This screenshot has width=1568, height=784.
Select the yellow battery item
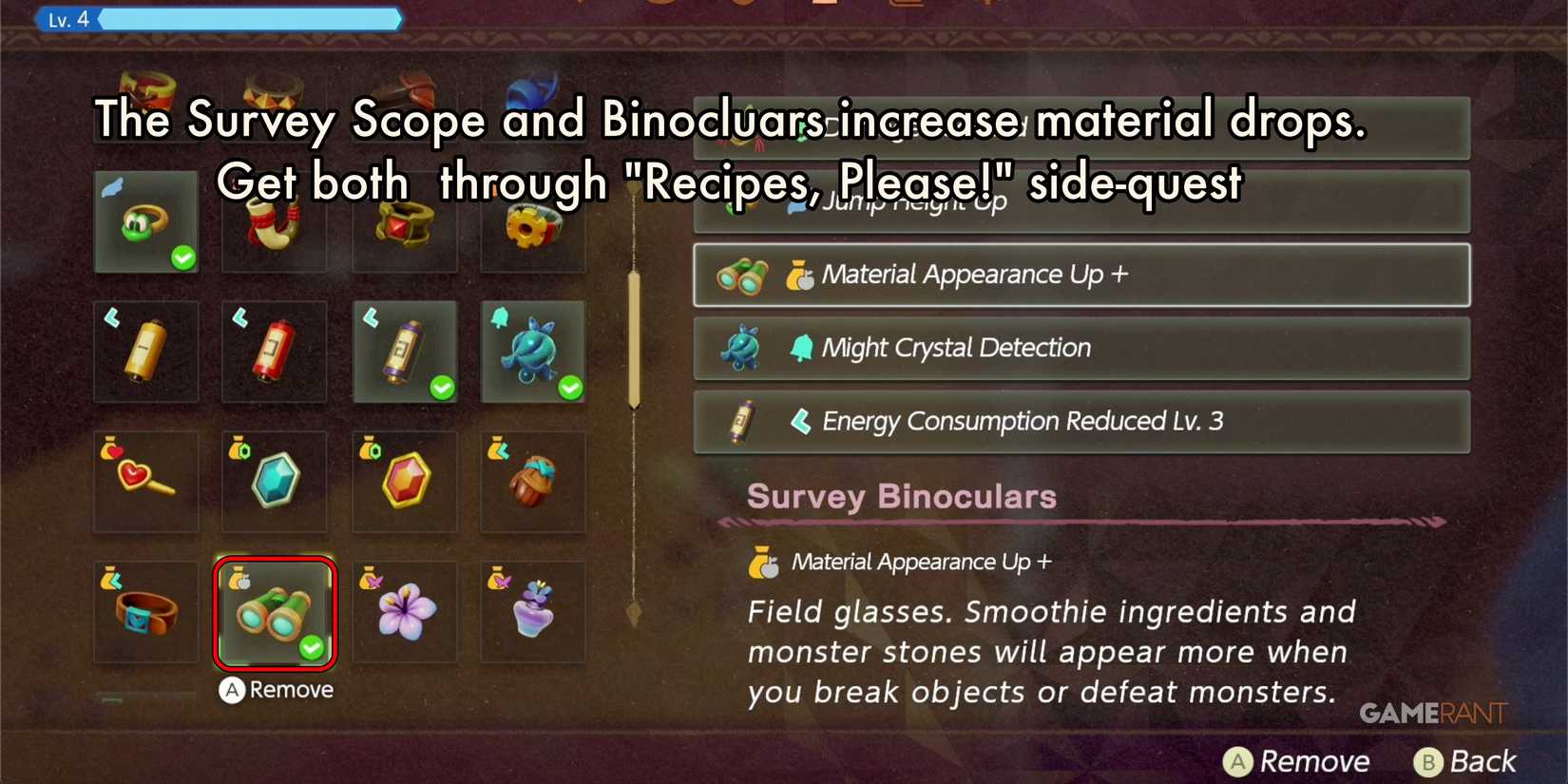point(145,352)
